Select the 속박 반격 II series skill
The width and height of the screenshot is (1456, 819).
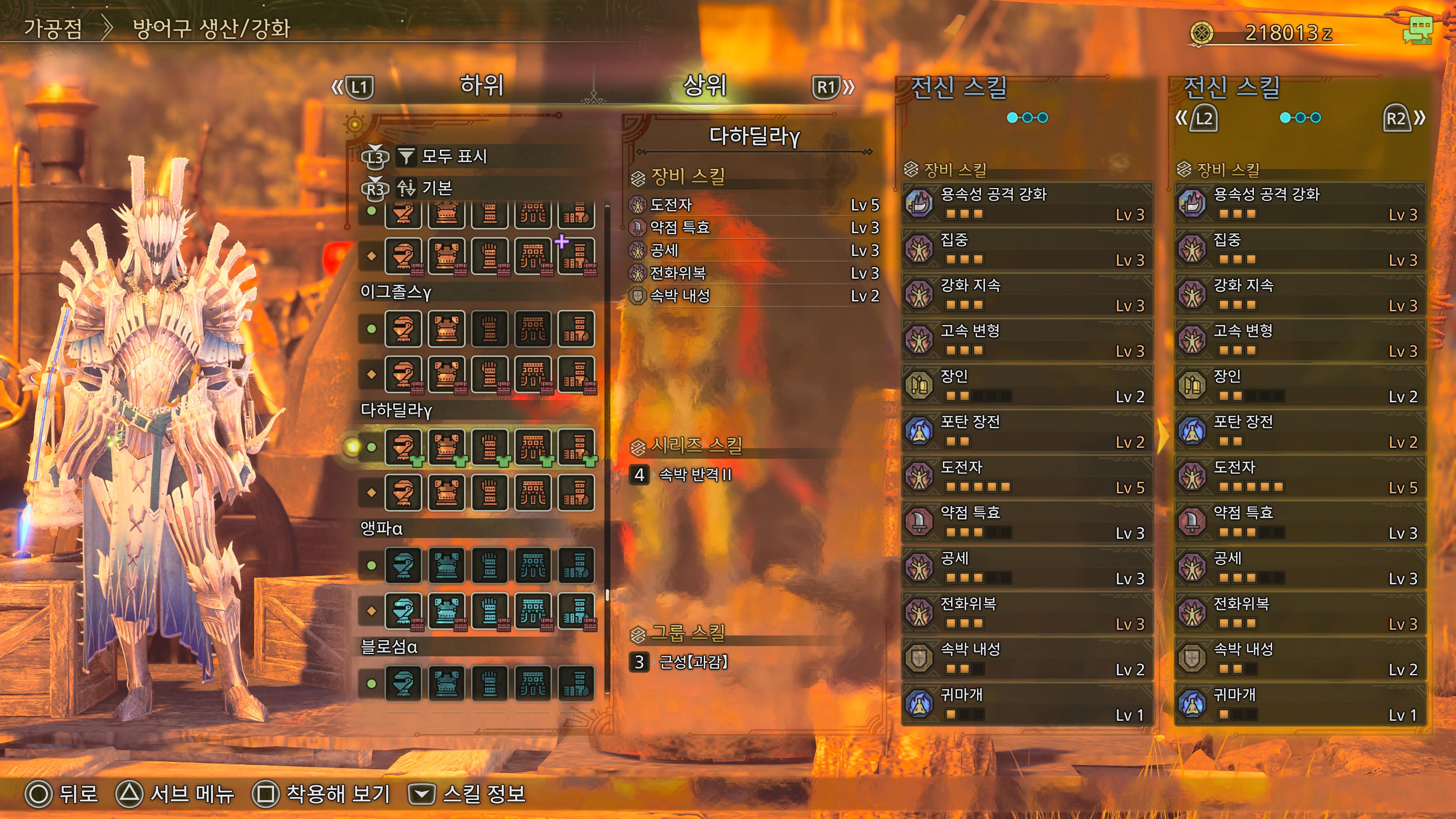point(695,475)
